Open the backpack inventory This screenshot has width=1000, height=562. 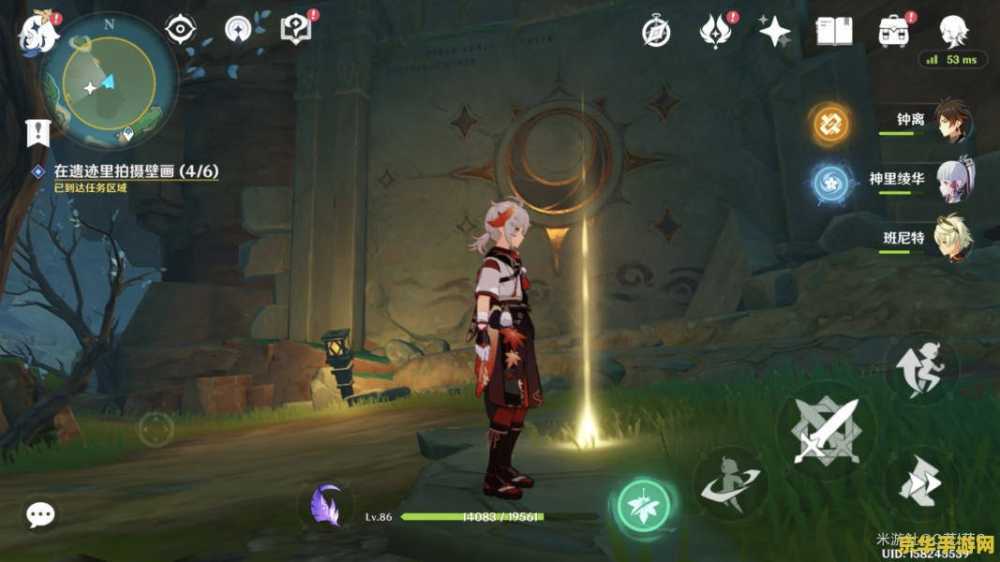click(893, 32)
